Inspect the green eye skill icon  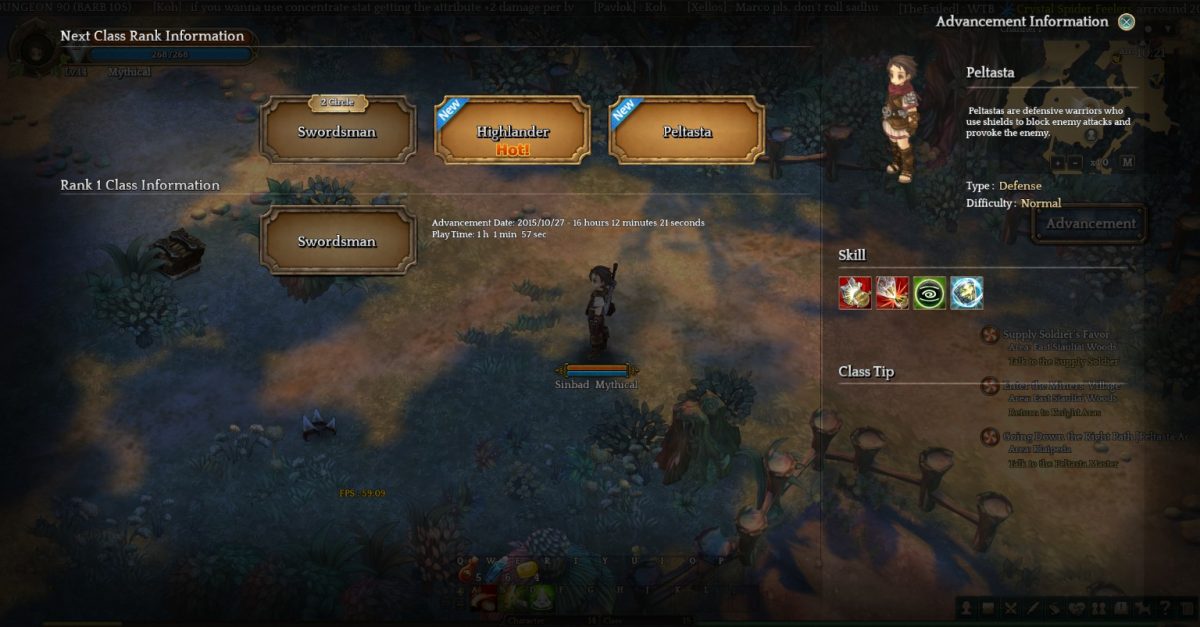click(x=929, y=292)
